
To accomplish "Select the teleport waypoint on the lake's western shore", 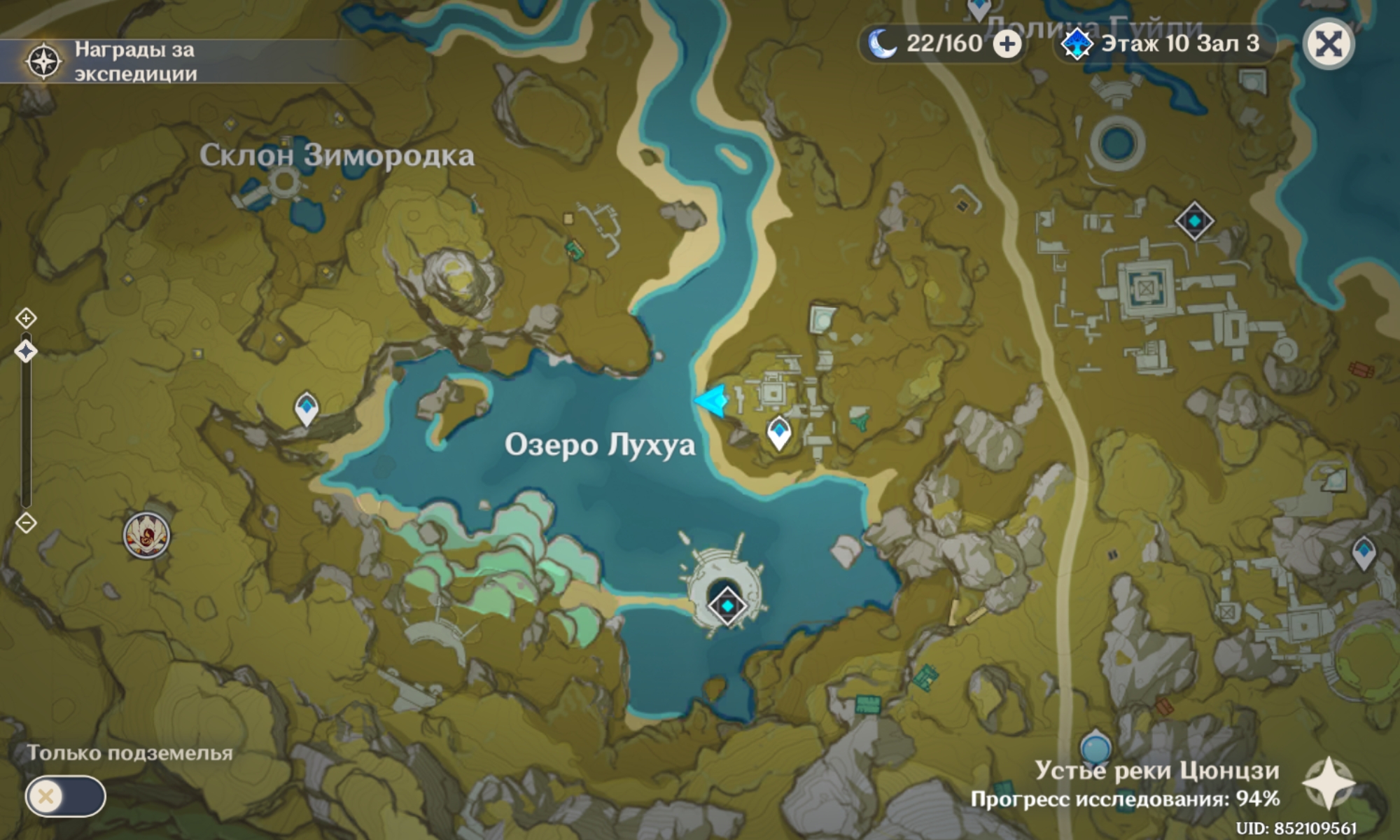I will (307, 408).
